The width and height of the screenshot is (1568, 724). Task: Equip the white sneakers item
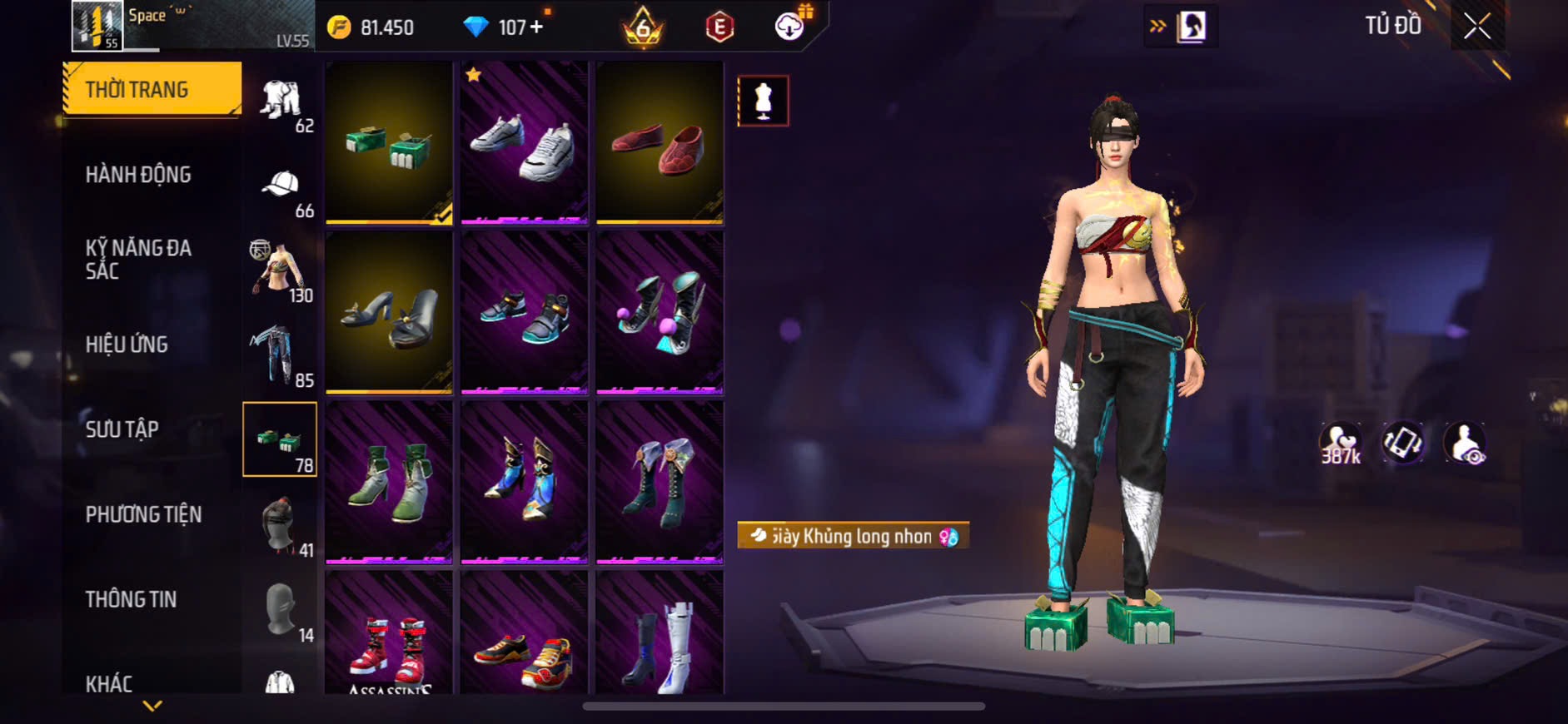pos(524,142)
